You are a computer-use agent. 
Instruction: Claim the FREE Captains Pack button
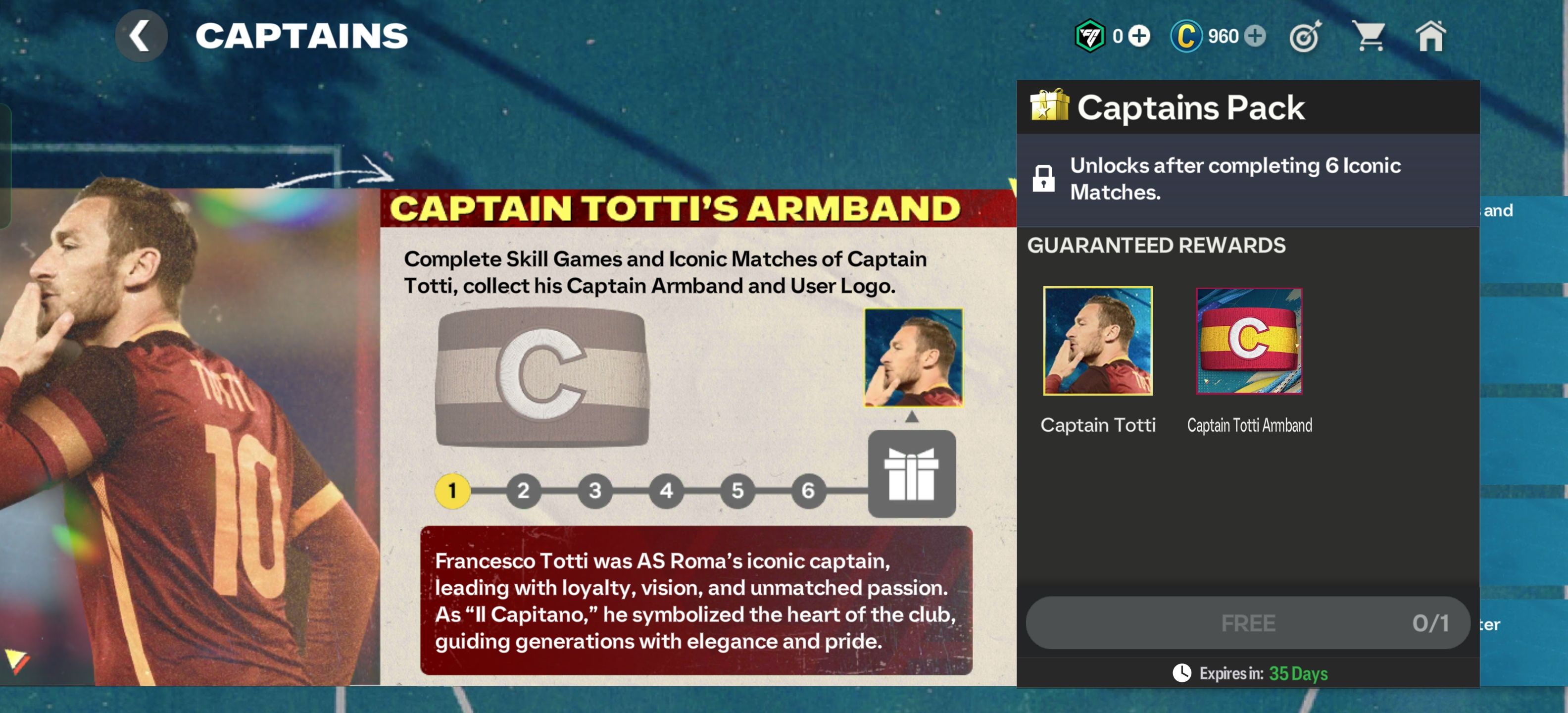(1248, 622)
